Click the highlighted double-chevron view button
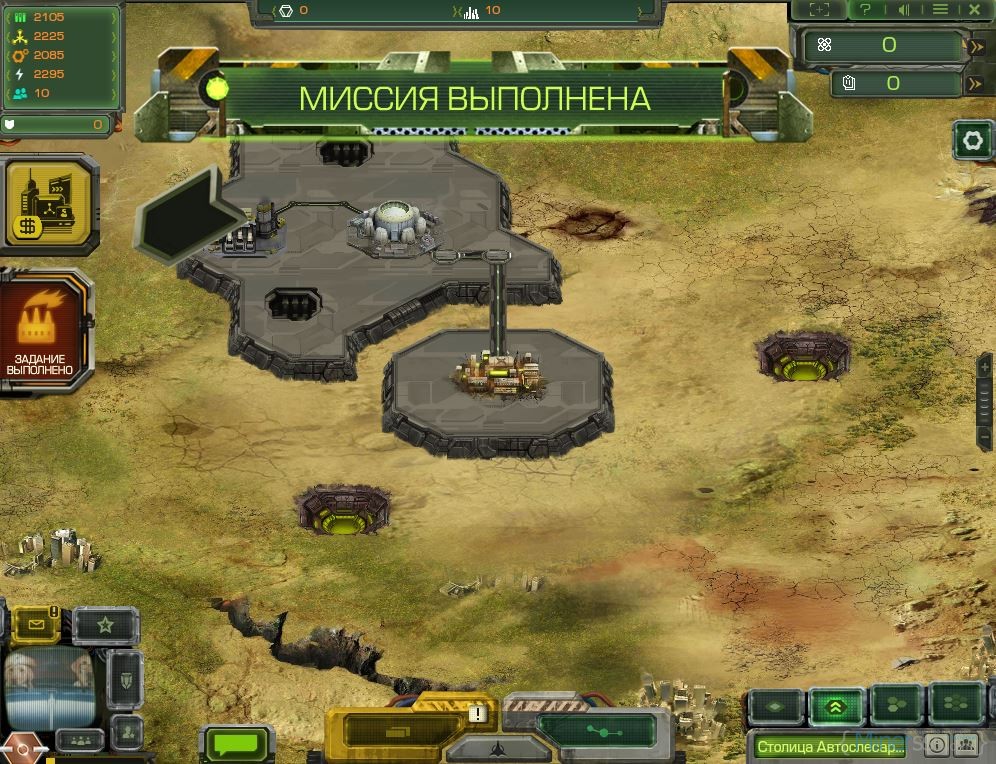The width and height of the screenshot is (996, 764). [x=837, y=706]
